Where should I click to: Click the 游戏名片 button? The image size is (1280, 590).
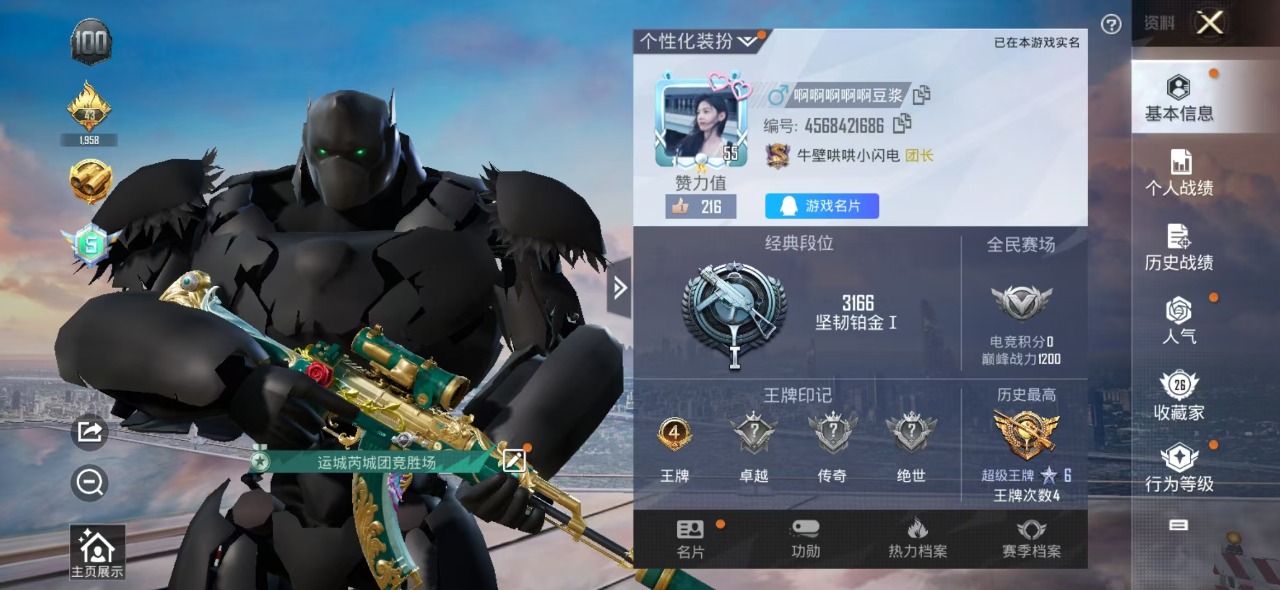(822, 206)
